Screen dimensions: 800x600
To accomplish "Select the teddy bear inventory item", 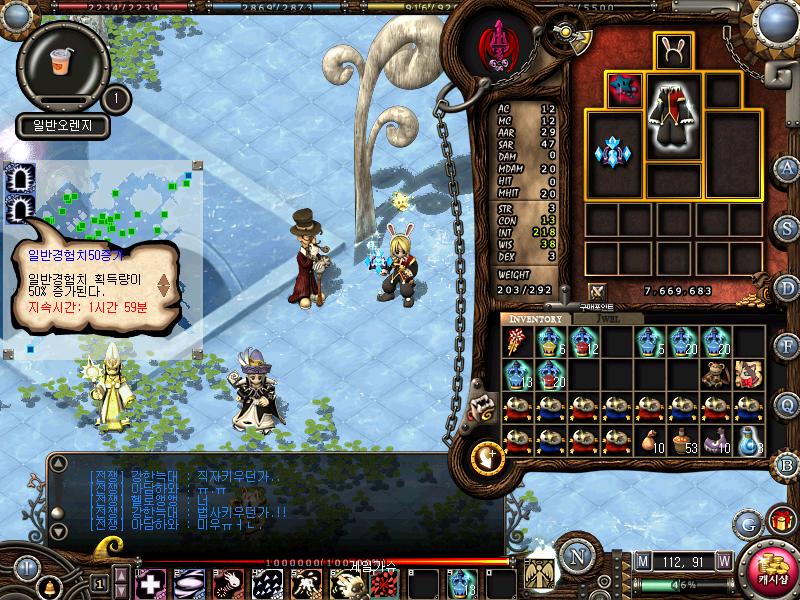I will pyautogui.click(x=717, y=374).
